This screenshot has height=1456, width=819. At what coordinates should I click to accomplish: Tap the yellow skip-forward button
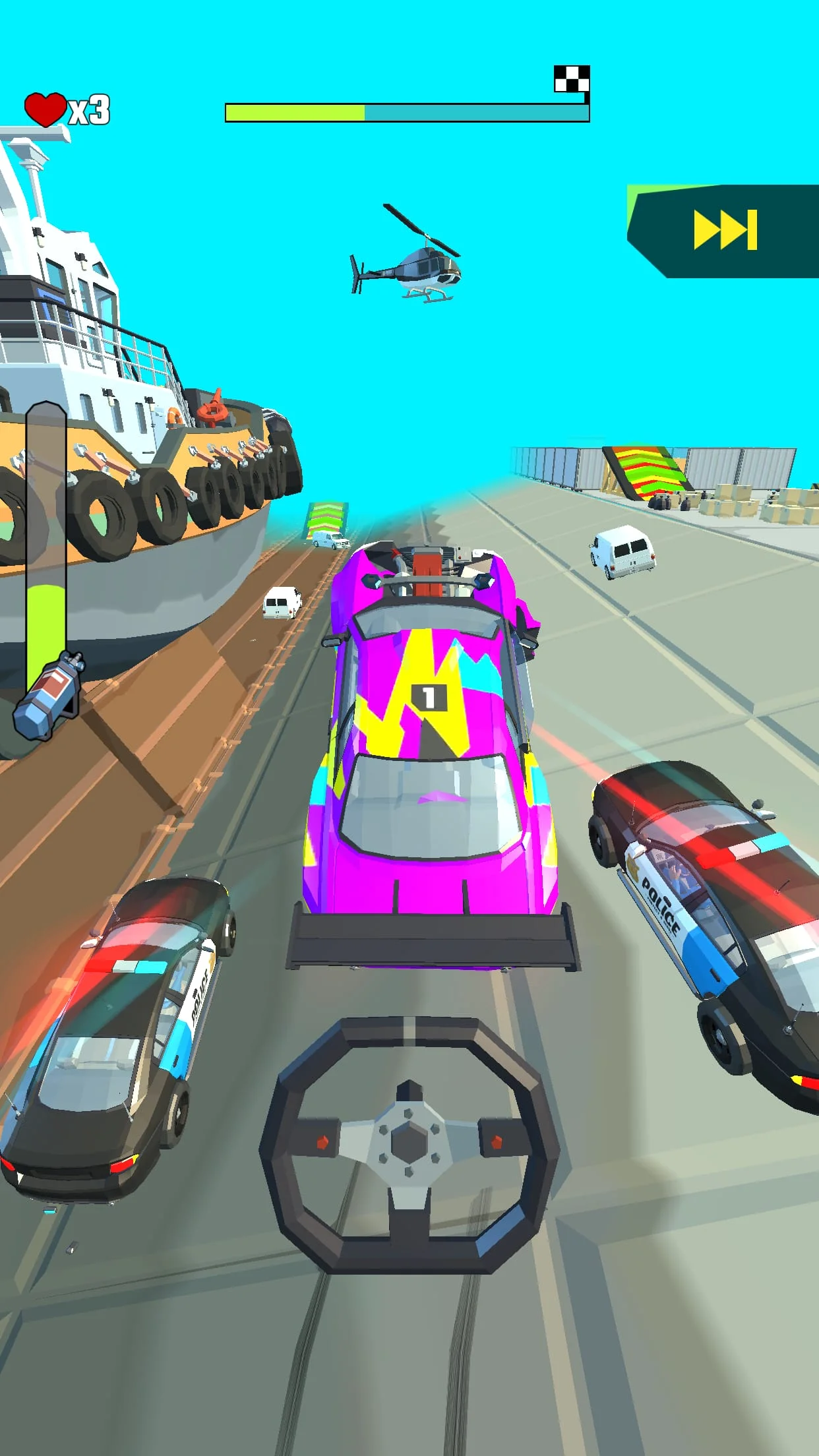[x=725, y=230]
